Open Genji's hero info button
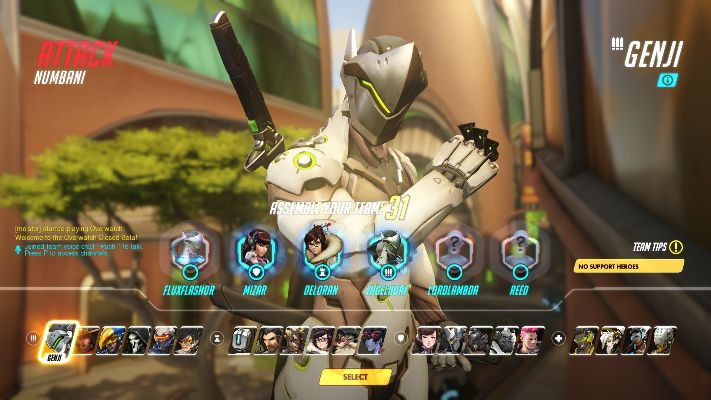Image resolution: width=711 pixels, height=400 pixels. click(667, 80)
